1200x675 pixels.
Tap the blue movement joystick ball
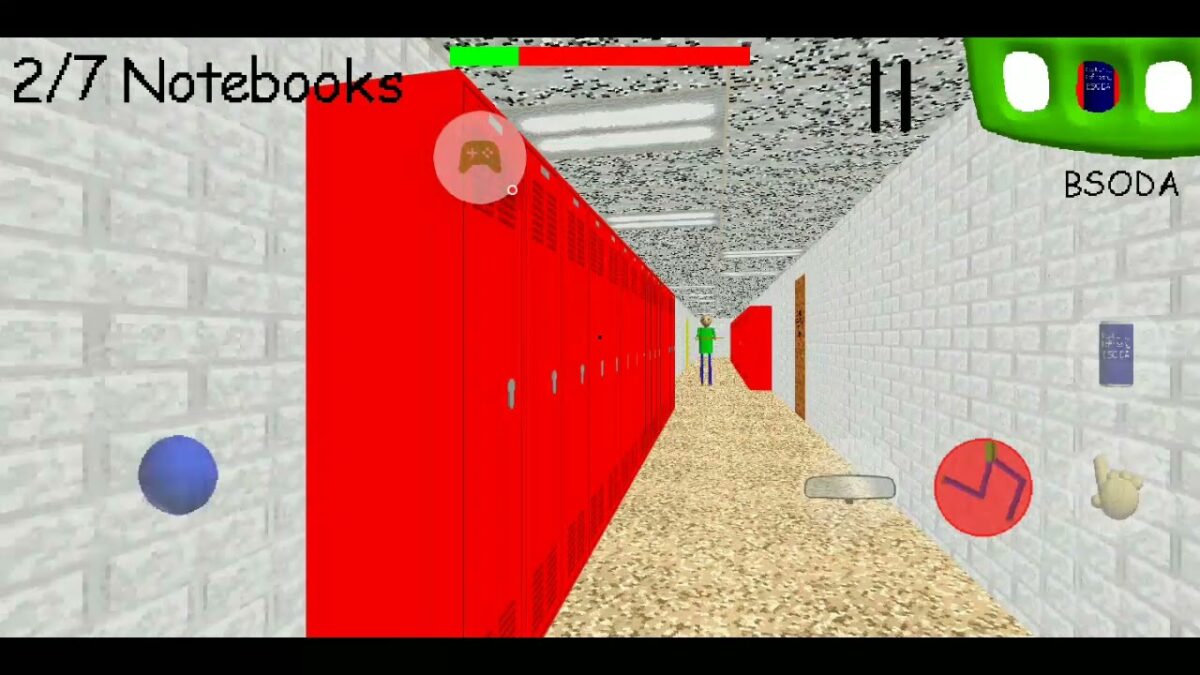tap(178, 475)
